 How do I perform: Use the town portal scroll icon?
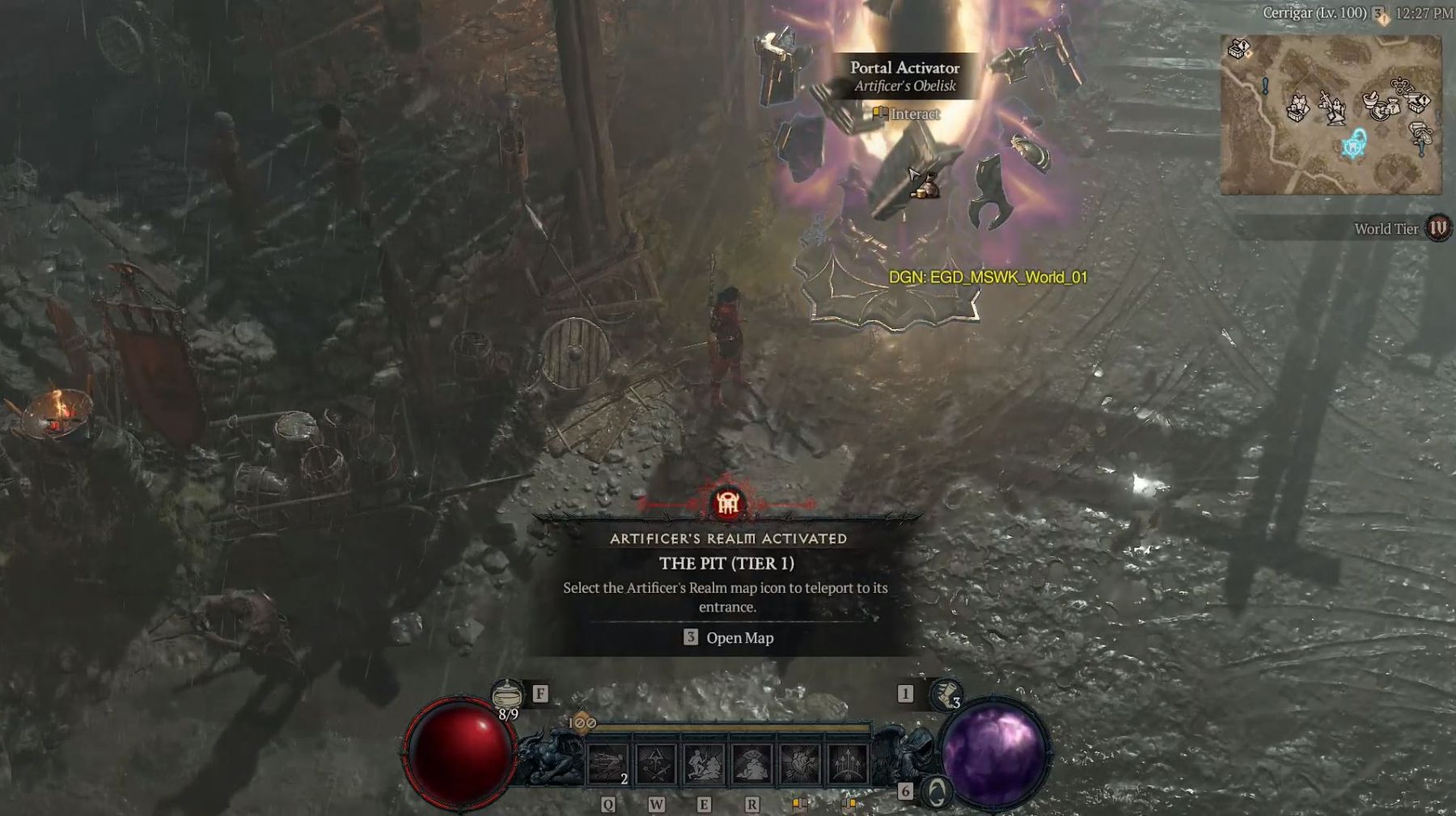tap(943, 695)
